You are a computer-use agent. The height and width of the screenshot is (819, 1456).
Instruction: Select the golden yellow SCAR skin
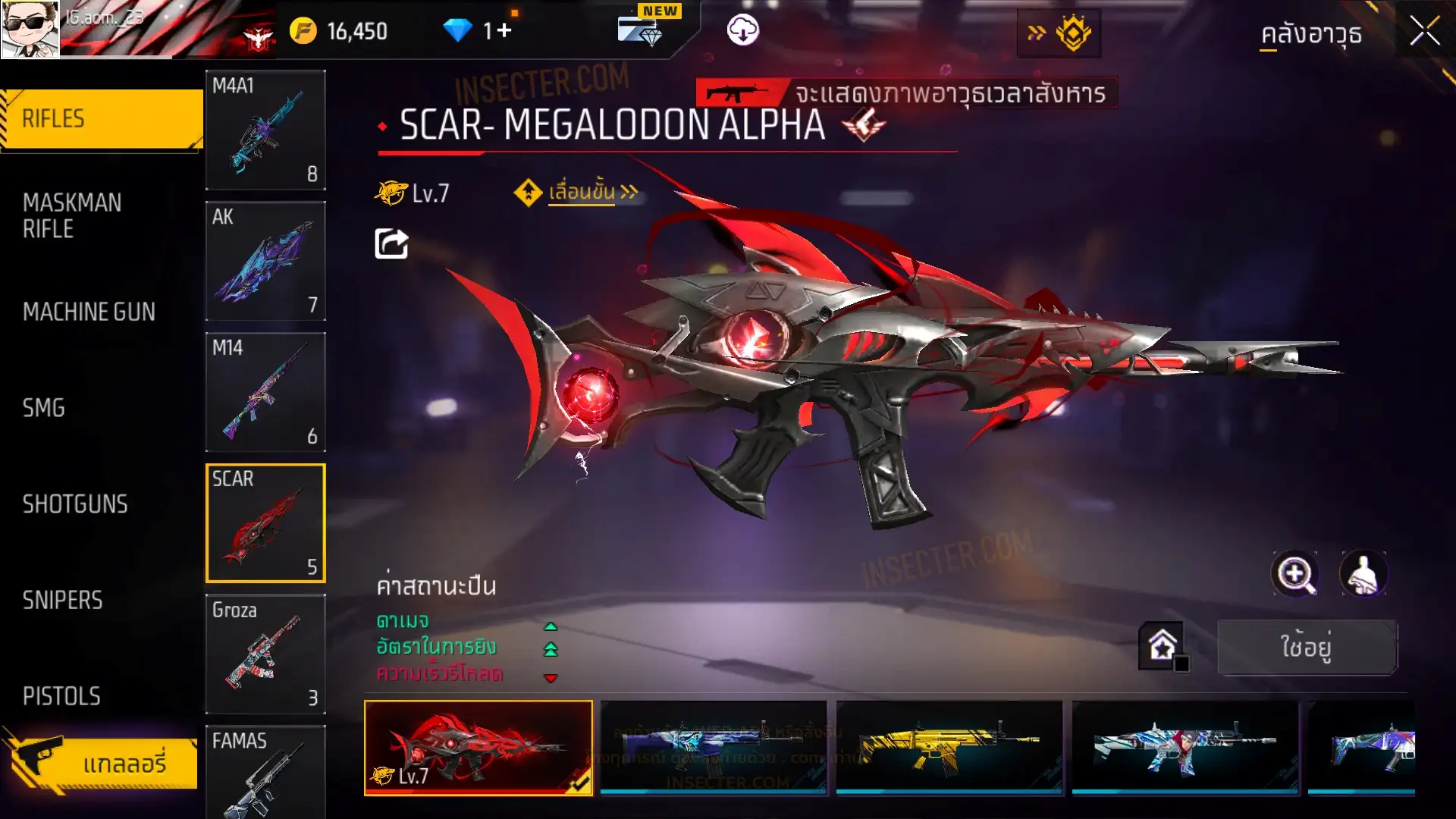[949, 747]
